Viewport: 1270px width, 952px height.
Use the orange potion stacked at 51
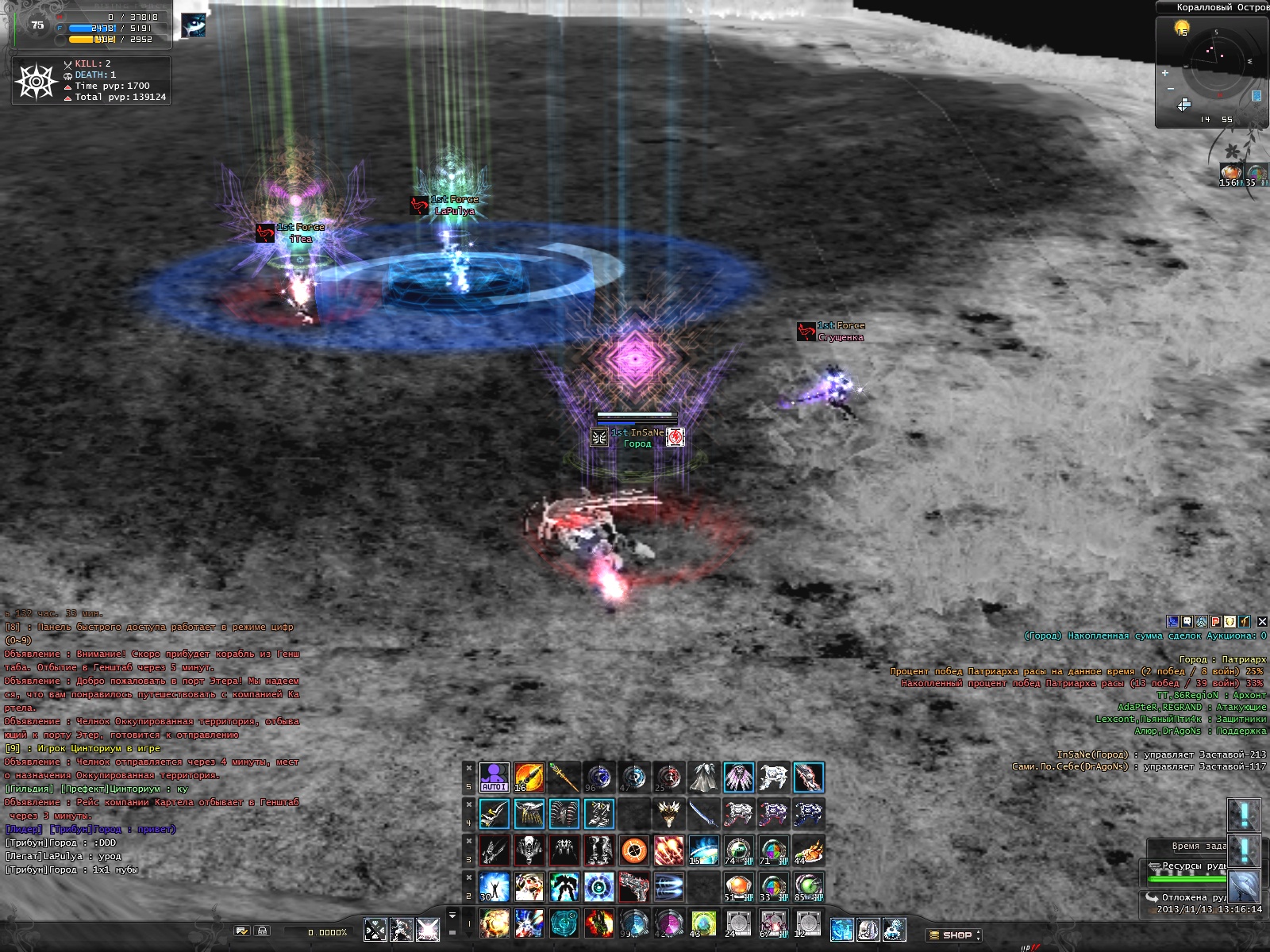pyautogui.click(x=738, y=886)
